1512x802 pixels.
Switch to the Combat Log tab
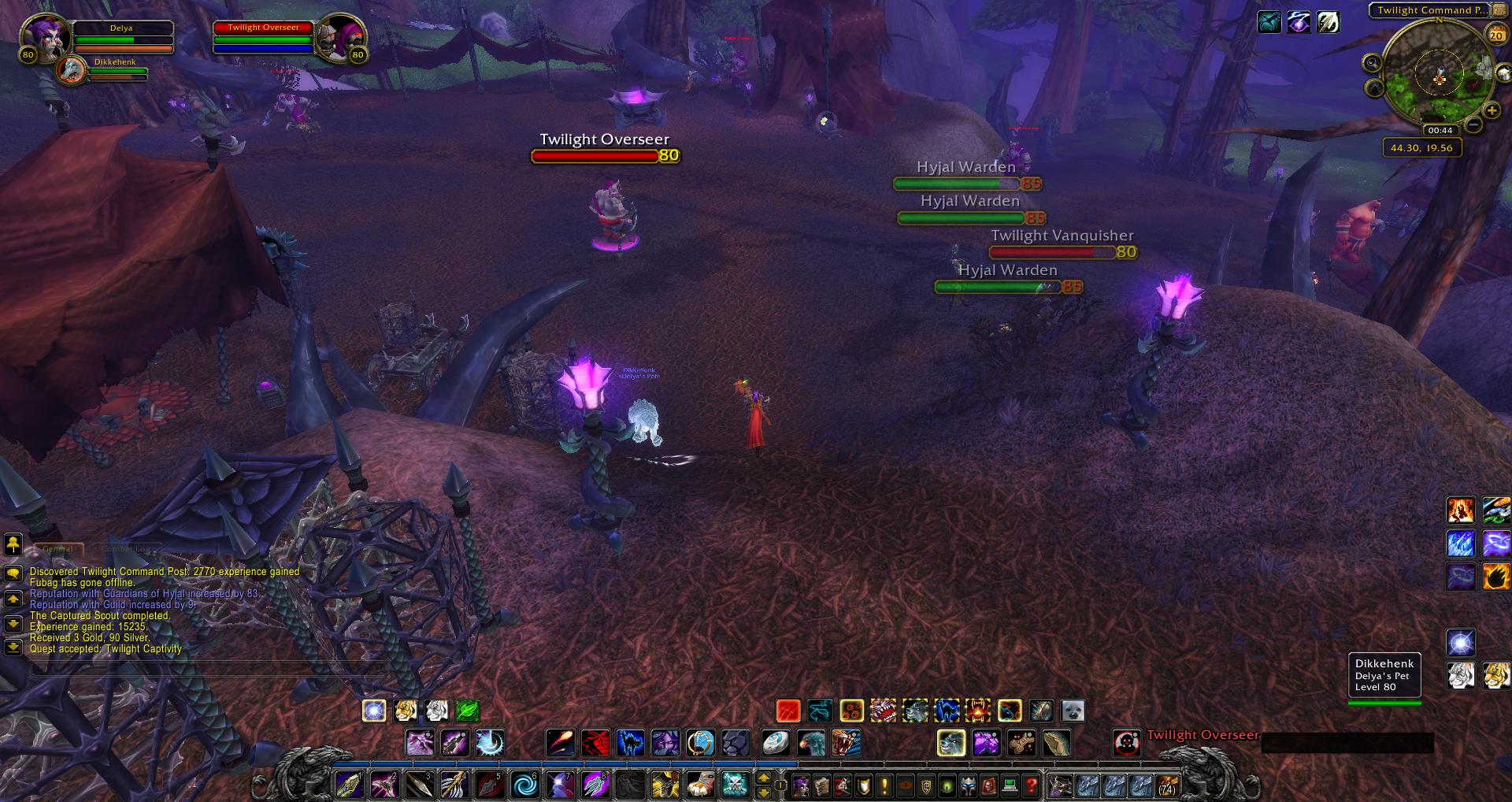click(124, 548)
